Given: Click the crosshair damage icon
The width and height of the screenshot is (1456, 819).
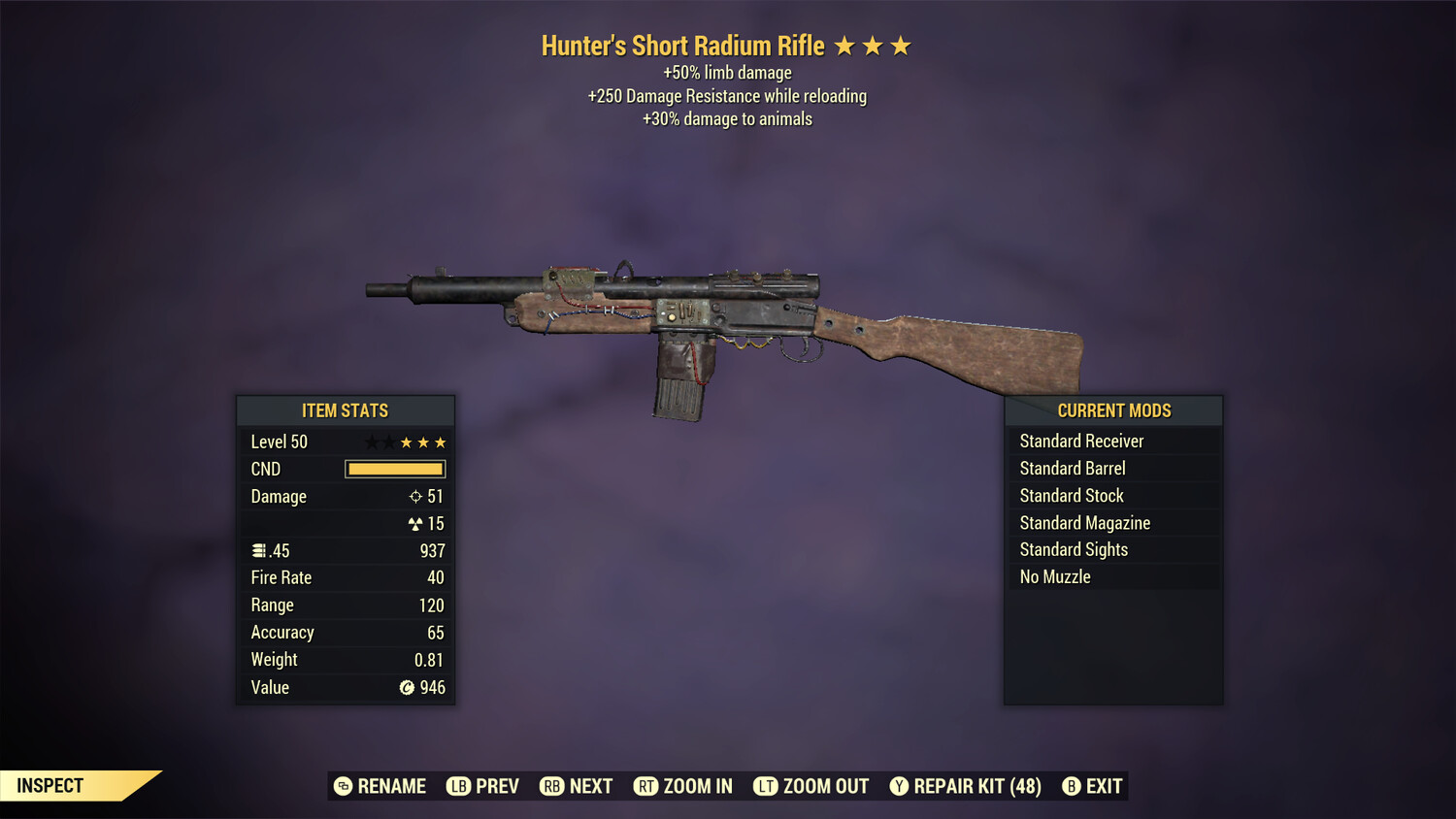Looking at the screenshot, I should pyautogui.click(x=414, y=496).
